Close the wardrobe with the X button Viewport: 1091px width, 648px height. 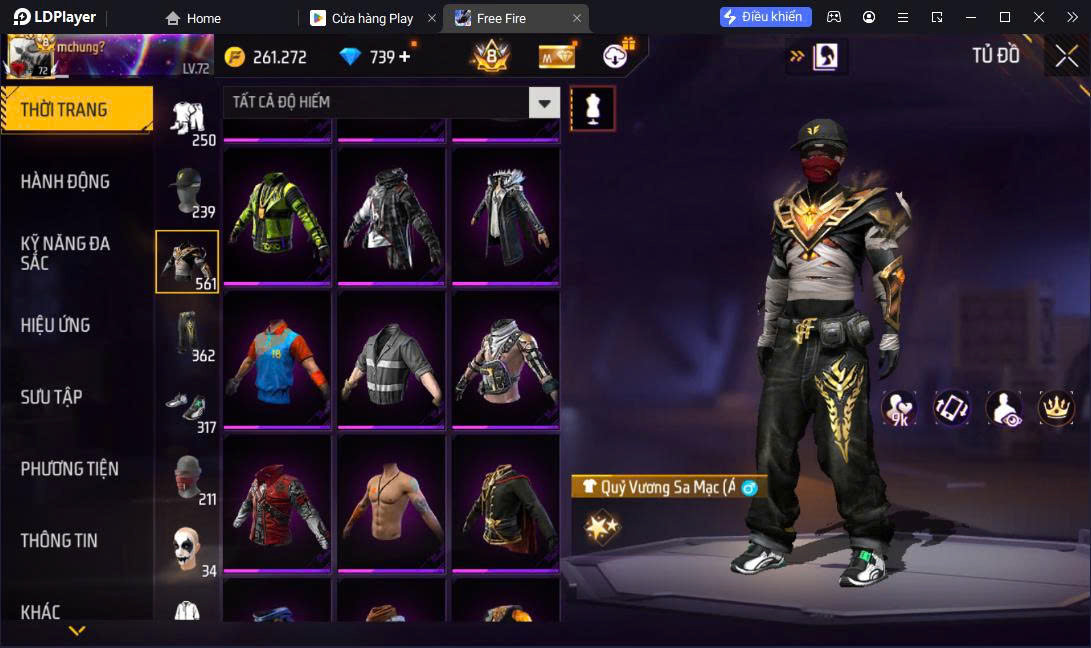tap(1066, 57)
